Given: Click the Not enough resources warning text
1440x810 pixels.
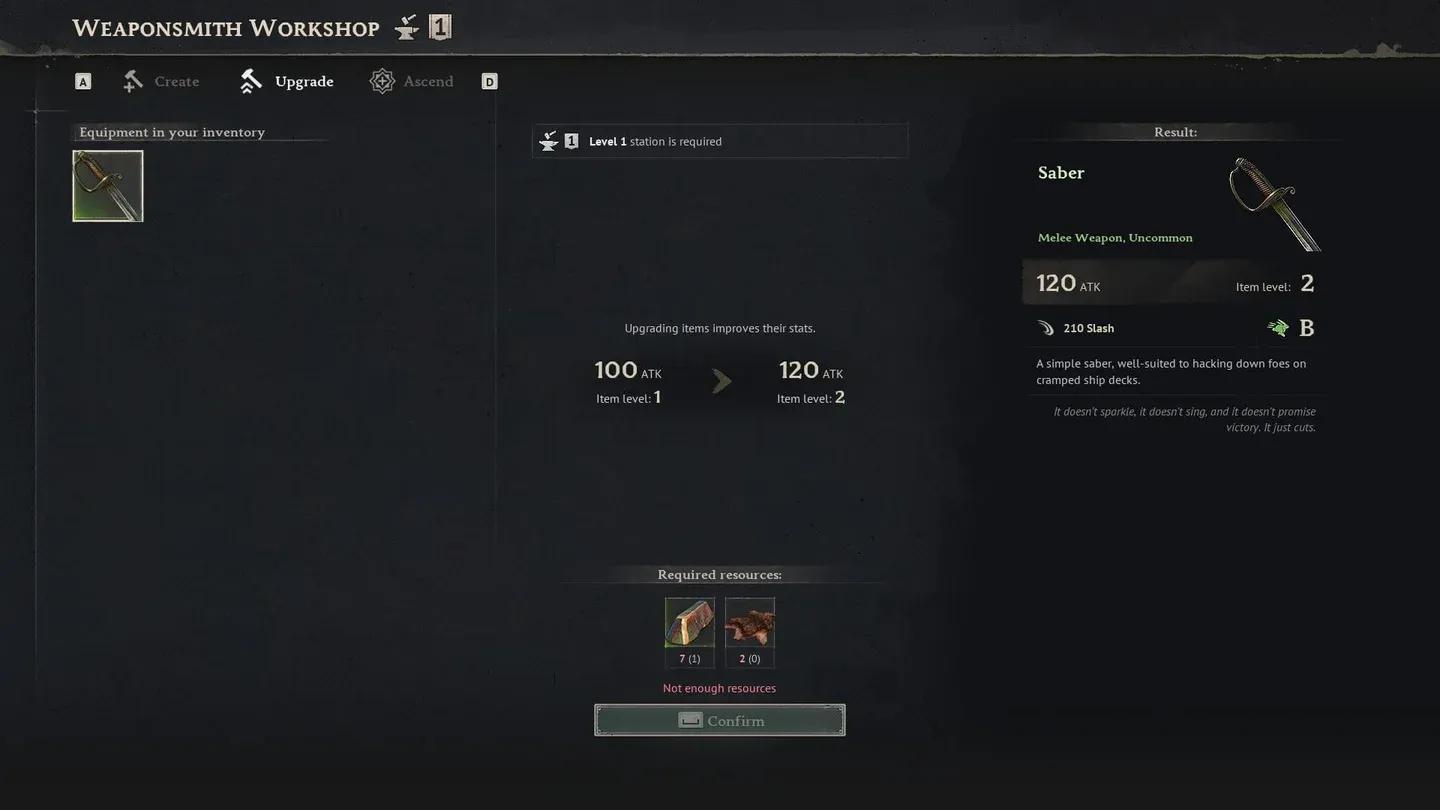Looking at the screenshot, I should click(719, 687).
